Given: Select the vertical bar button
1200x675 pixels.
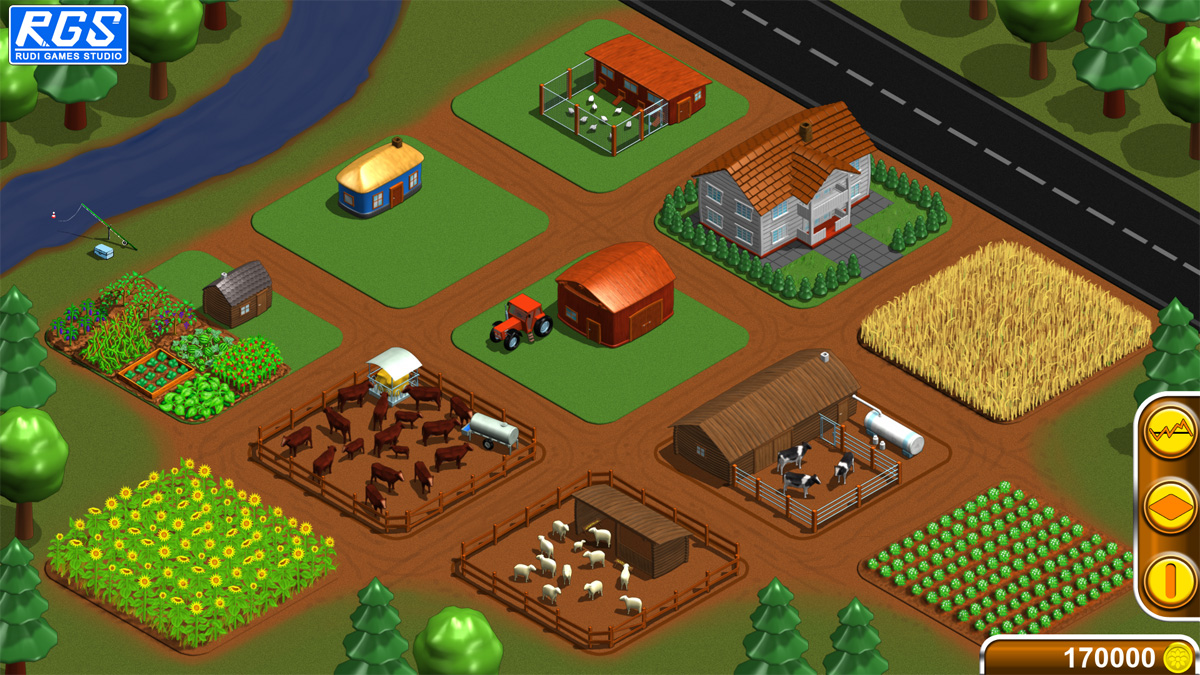Looking at the screenshot, I should tap(1168, 580).
